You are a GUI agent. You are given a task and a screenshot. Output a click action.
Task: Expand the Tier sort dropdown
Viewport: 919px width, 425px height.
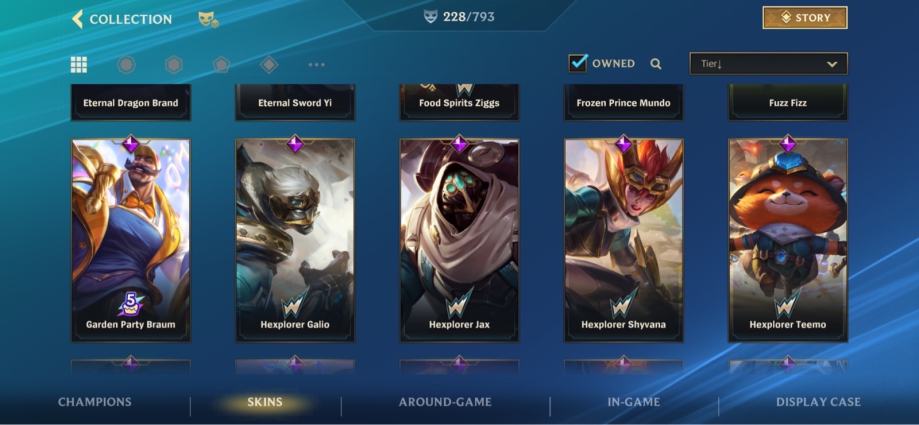(x=768, y=64)
